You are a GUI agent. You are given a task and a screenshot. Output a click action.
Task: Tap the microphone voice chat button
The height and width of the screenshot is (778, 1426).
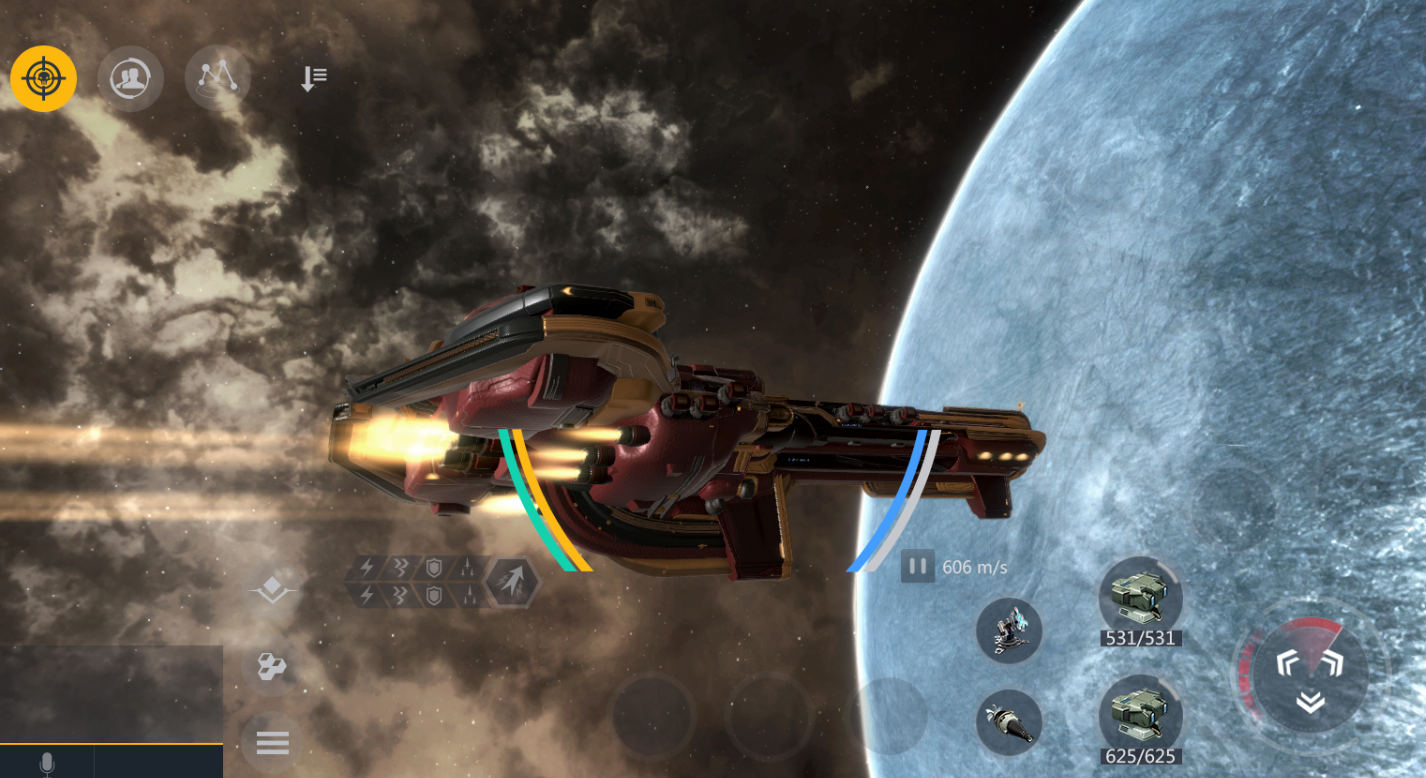(46, 763)
